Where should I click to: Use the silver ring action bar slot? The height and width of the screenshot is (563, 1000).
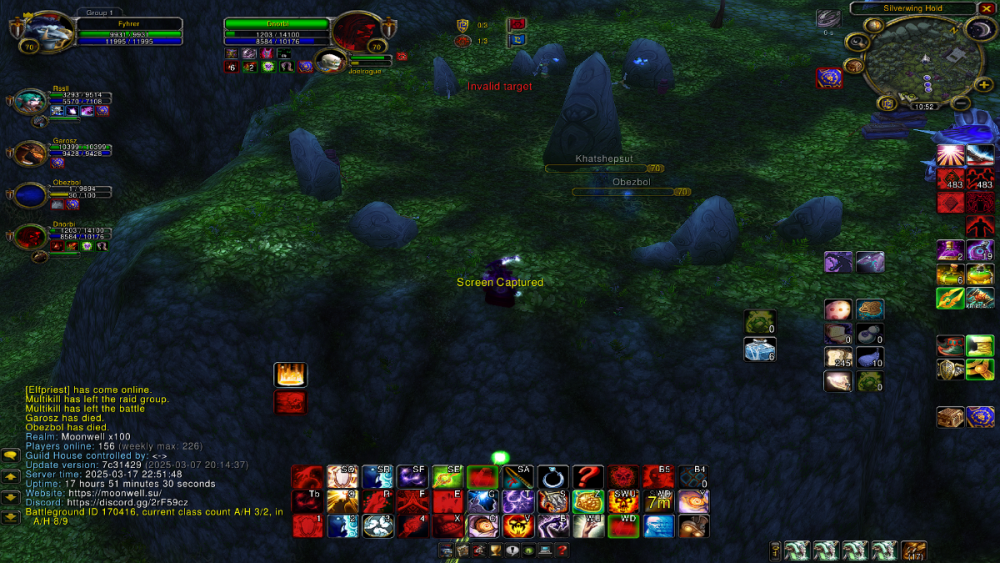552,477
